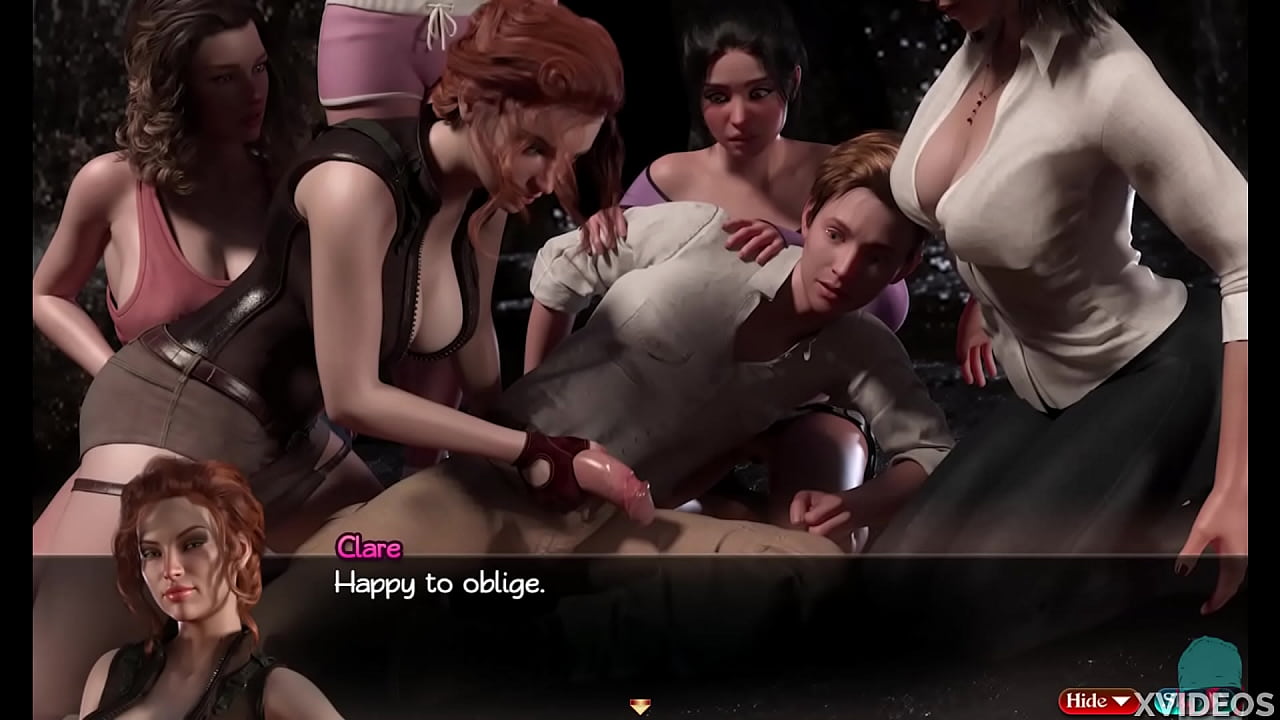Click the orange continue arrow below the dialogue
This screenshot has height=720, width=1280.
point(640,706)
